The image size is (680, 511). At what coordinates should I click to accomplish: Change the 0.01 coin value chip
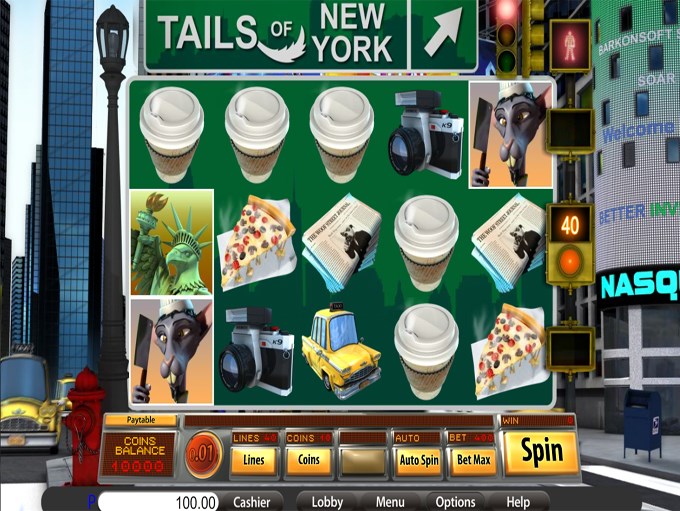click(x=203, y=454)
